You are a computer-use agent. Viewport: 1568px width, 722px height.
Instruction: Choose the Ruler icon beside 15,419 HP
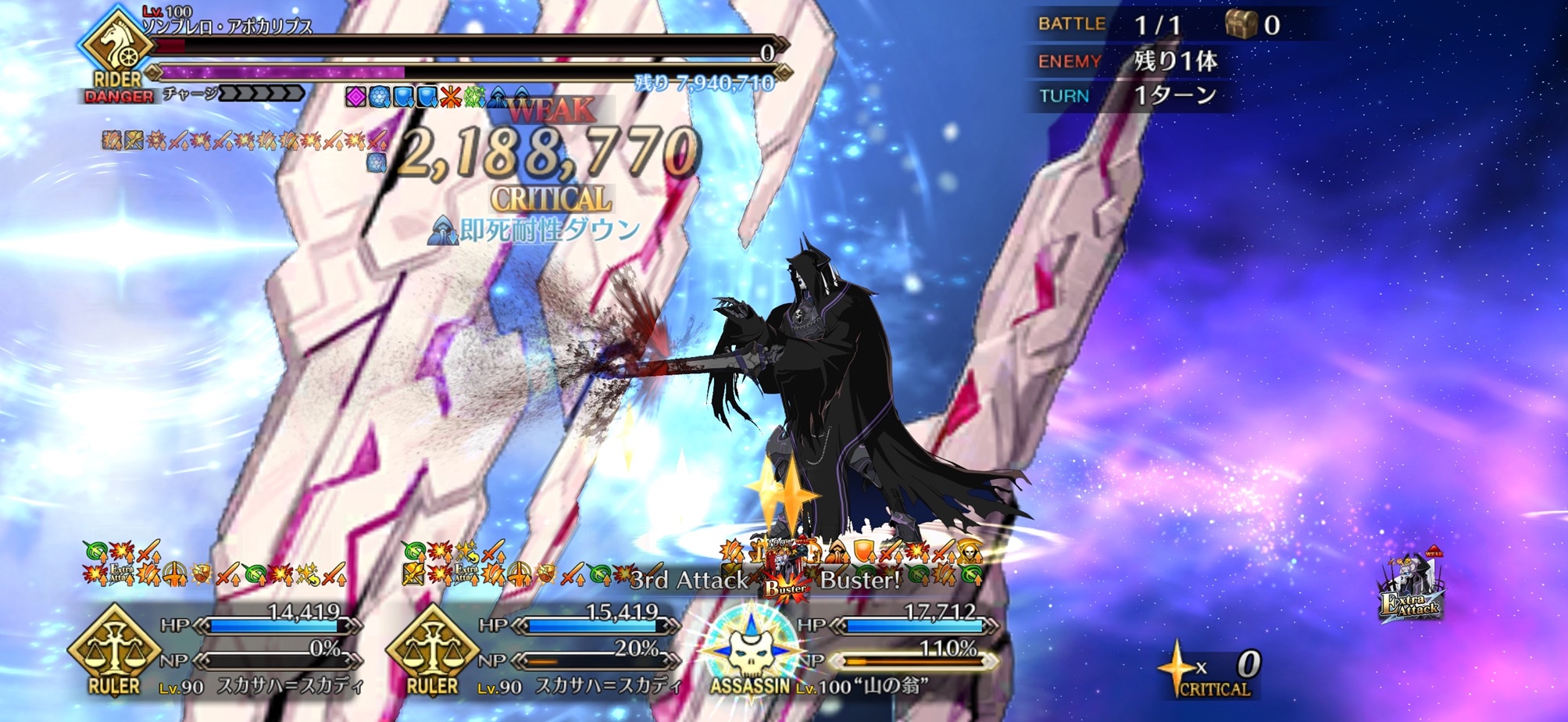click(432, 645)
